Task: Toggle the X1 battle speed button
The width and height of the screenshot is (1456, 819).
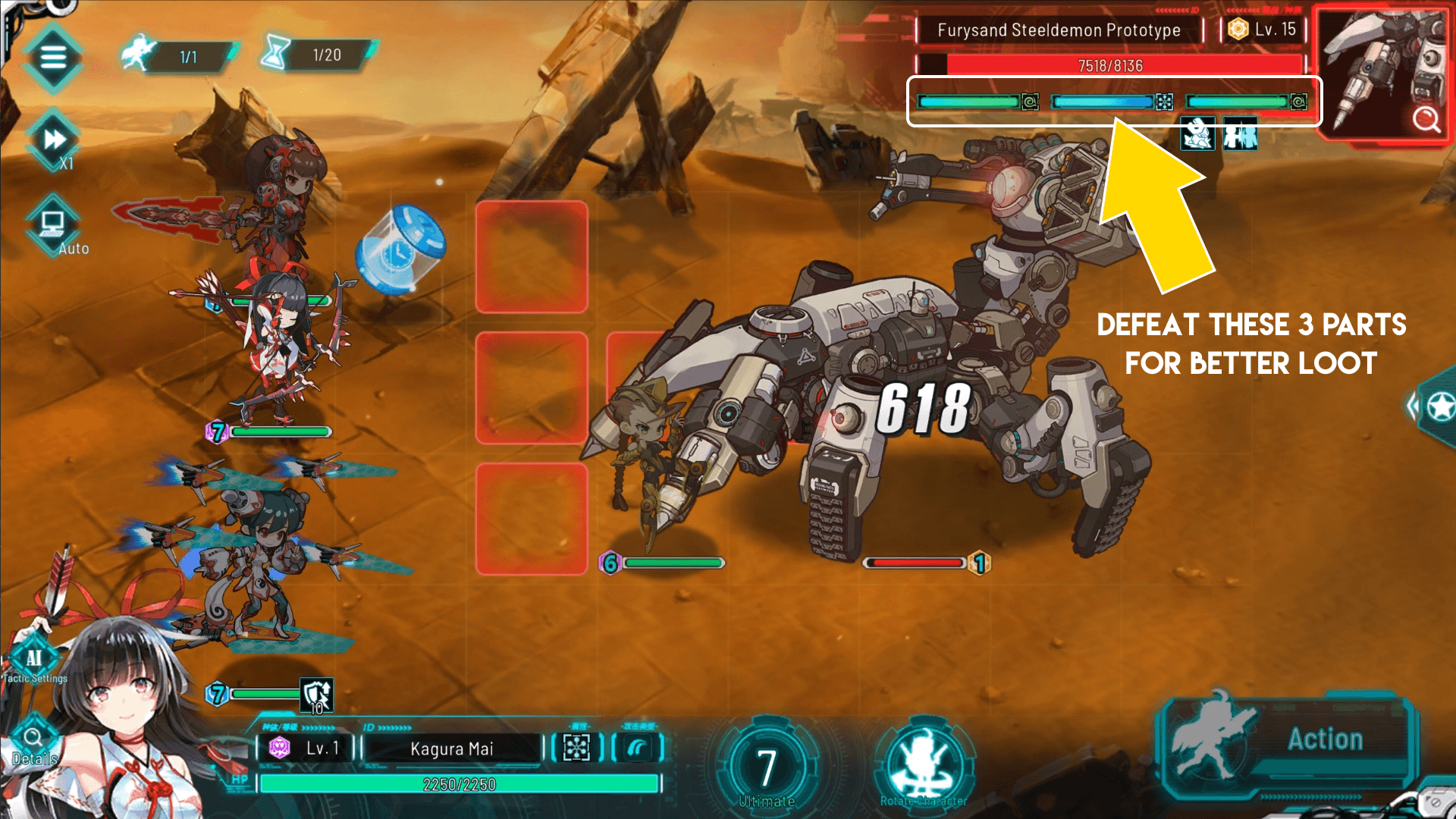Action: (55, 140)
